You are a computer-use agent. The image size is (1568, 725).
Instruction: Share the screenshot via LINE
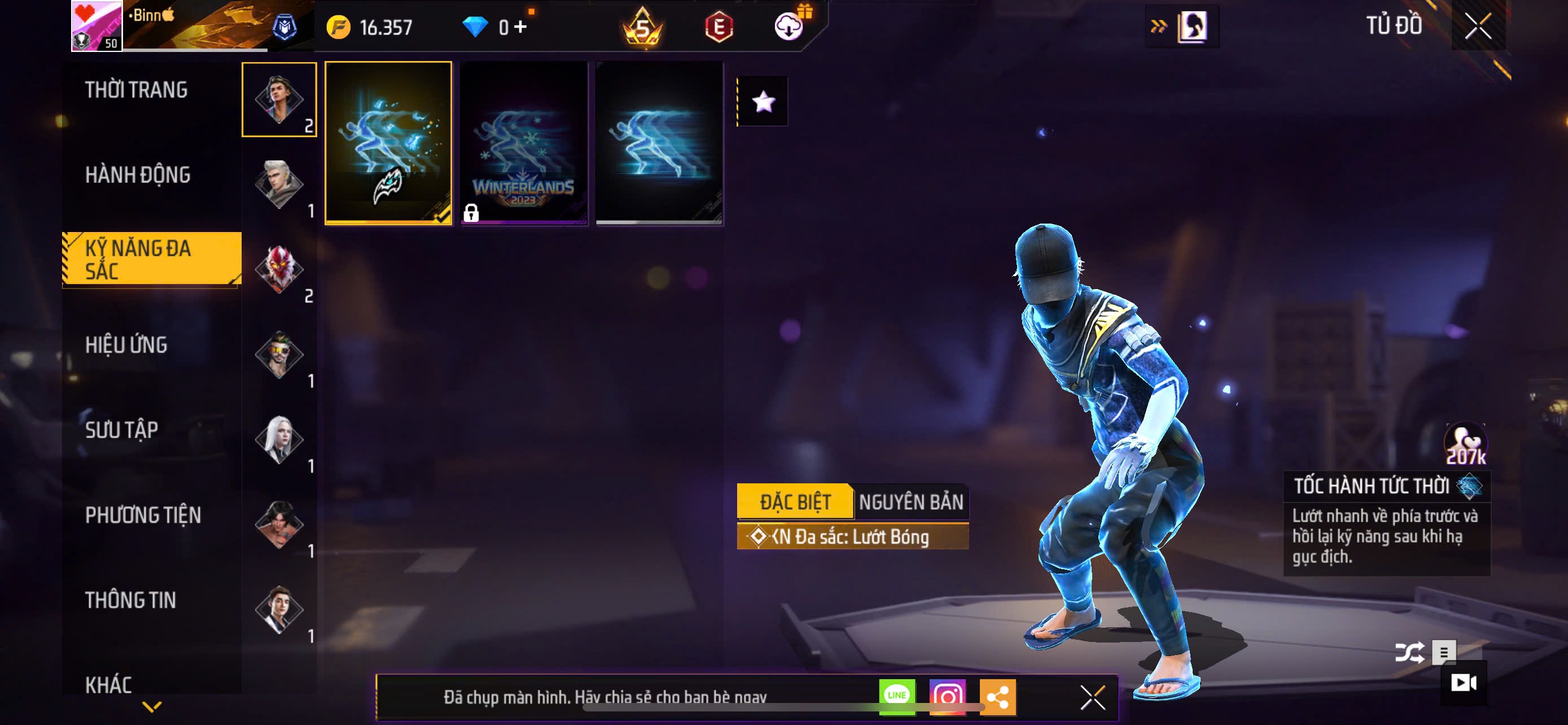pyautogui.click(x=897, y=696)
